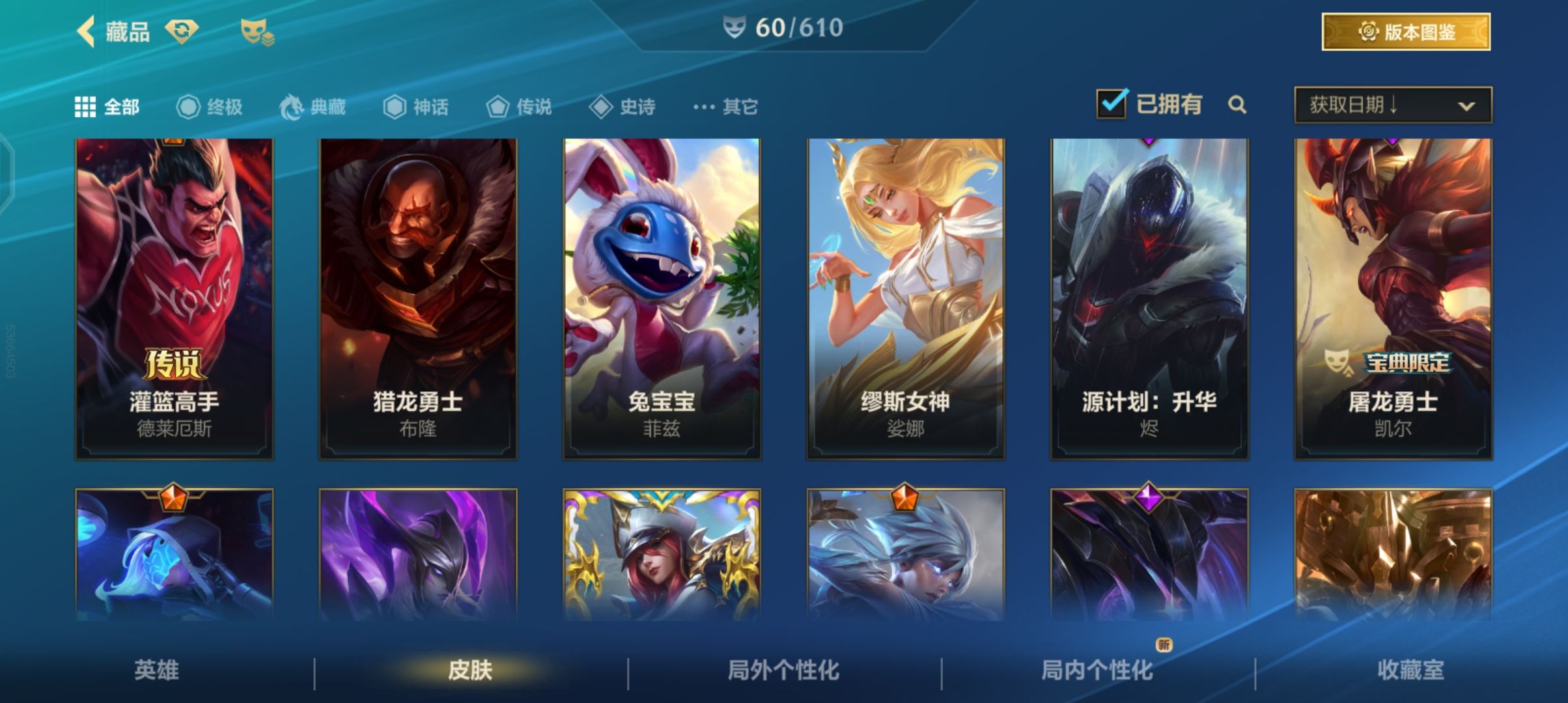This screenshot has width=1568, height=703.
Task: Open the 其它 filter category
Action: pyautogui.click(x=725, y=107)
